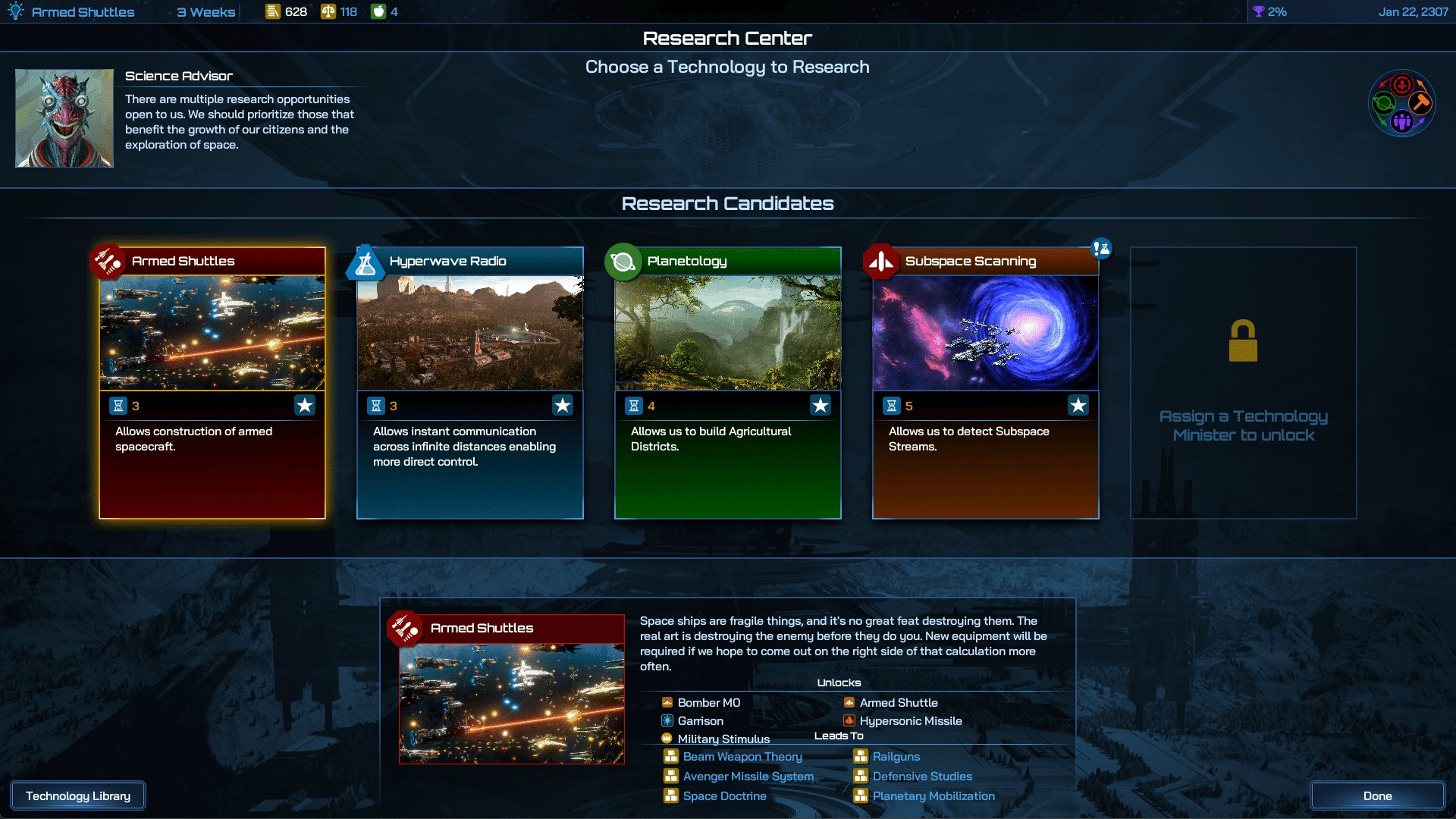Open the Space Doctrine technology link
Screen dimensions: 1456x819
pyautogui.click(x=723, y=796)
